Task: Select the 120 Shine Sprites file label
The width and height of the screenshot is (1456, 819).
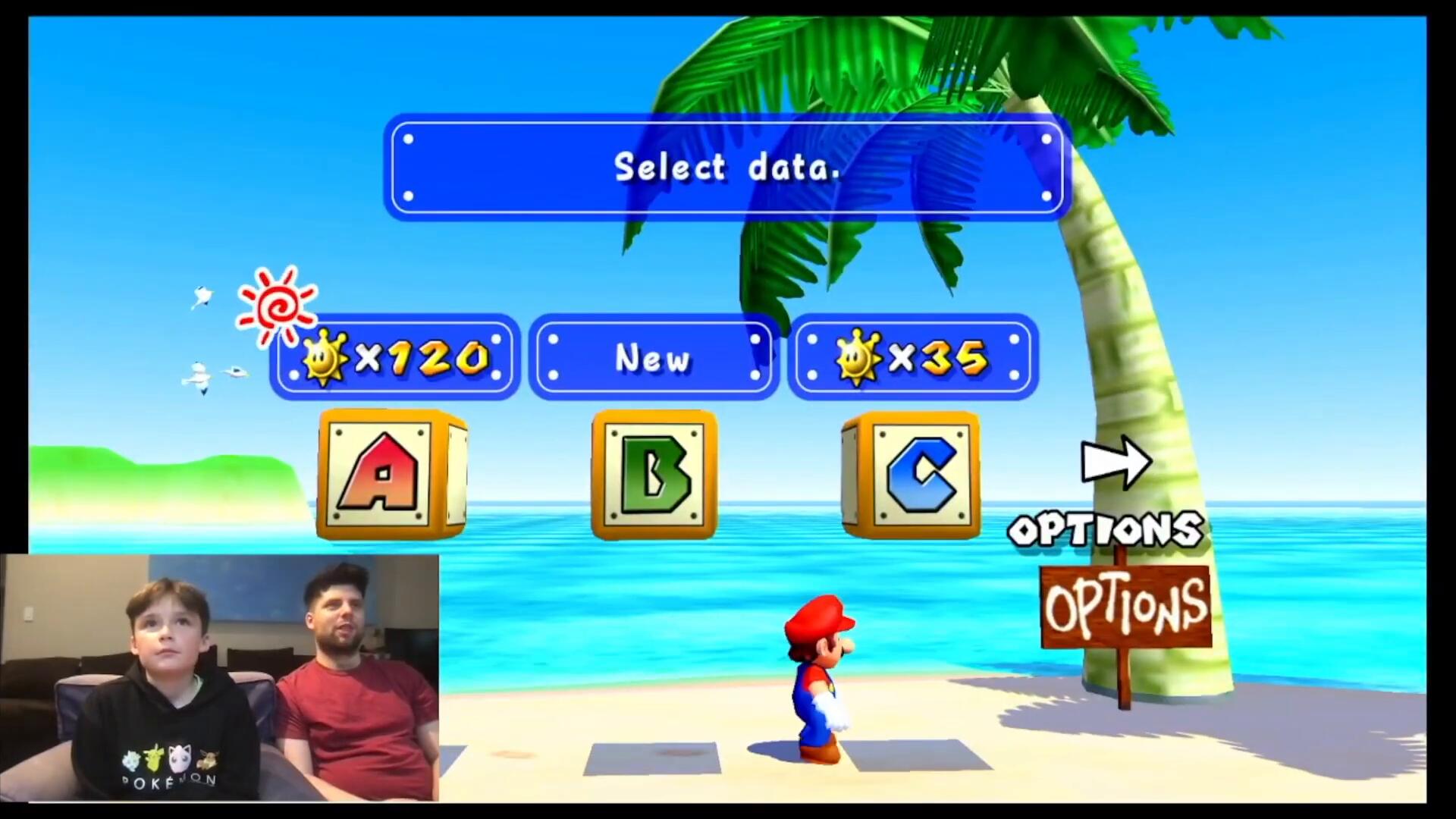Action: (x=395, y=357)
